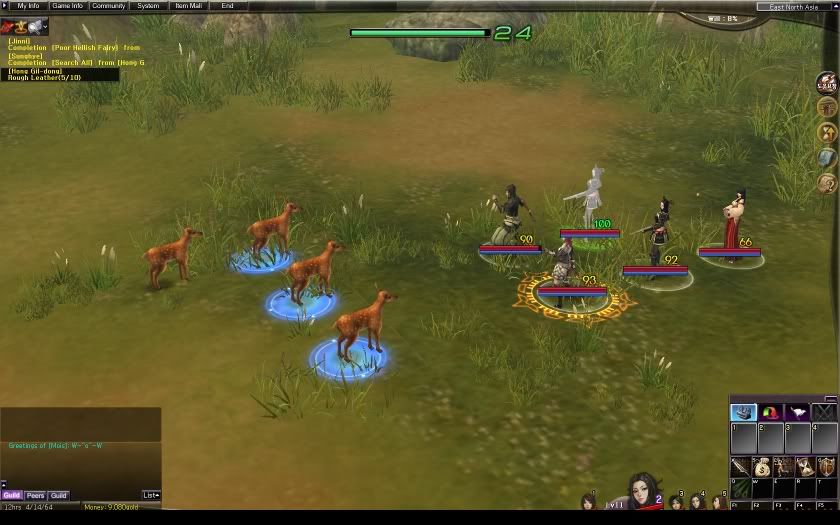Open the Game Info menu
840x525 pixels.
(x=67, y=6)
